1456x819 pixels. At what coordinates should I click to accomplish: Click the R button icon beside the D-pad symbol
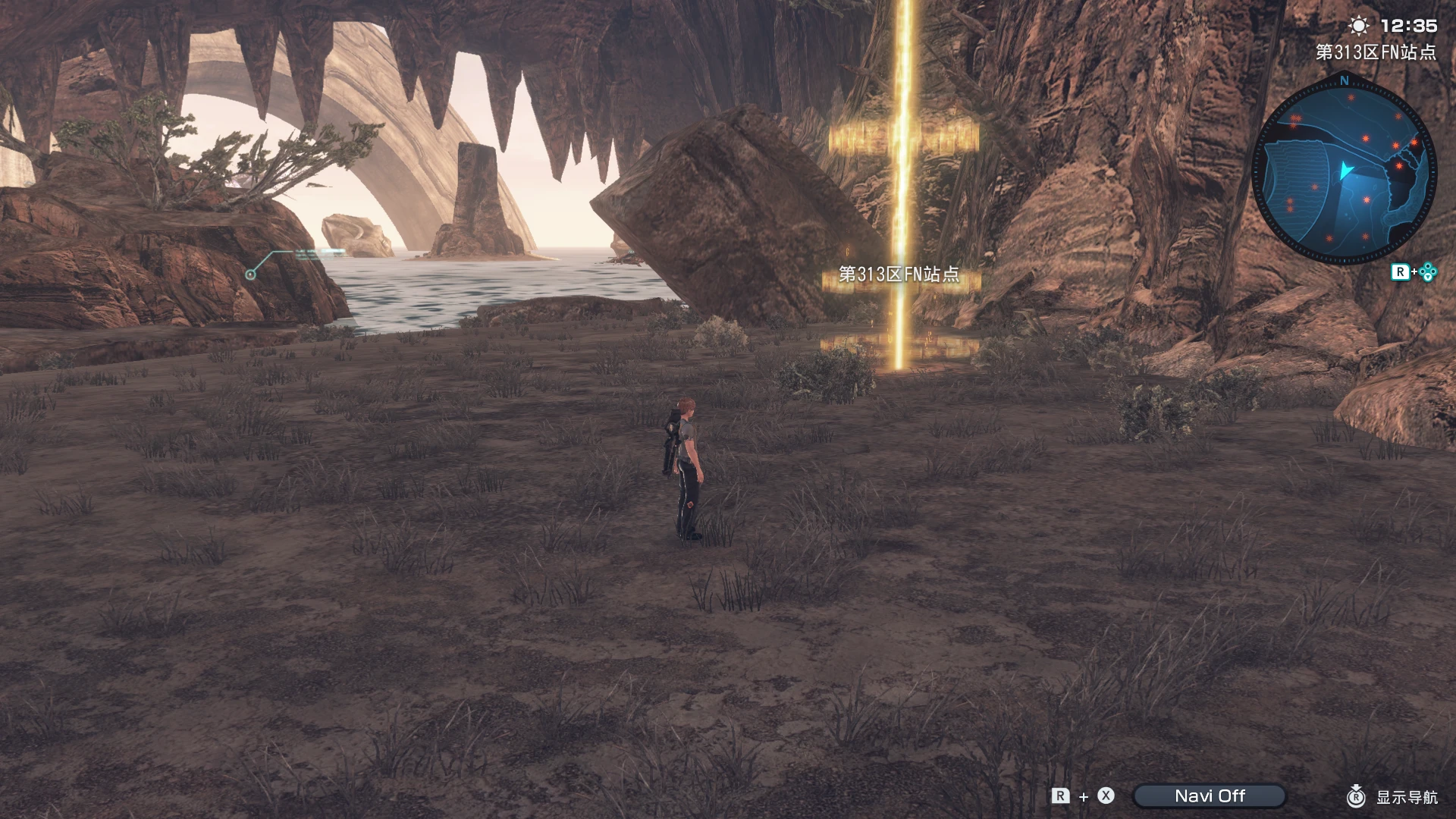(1401, 271)
